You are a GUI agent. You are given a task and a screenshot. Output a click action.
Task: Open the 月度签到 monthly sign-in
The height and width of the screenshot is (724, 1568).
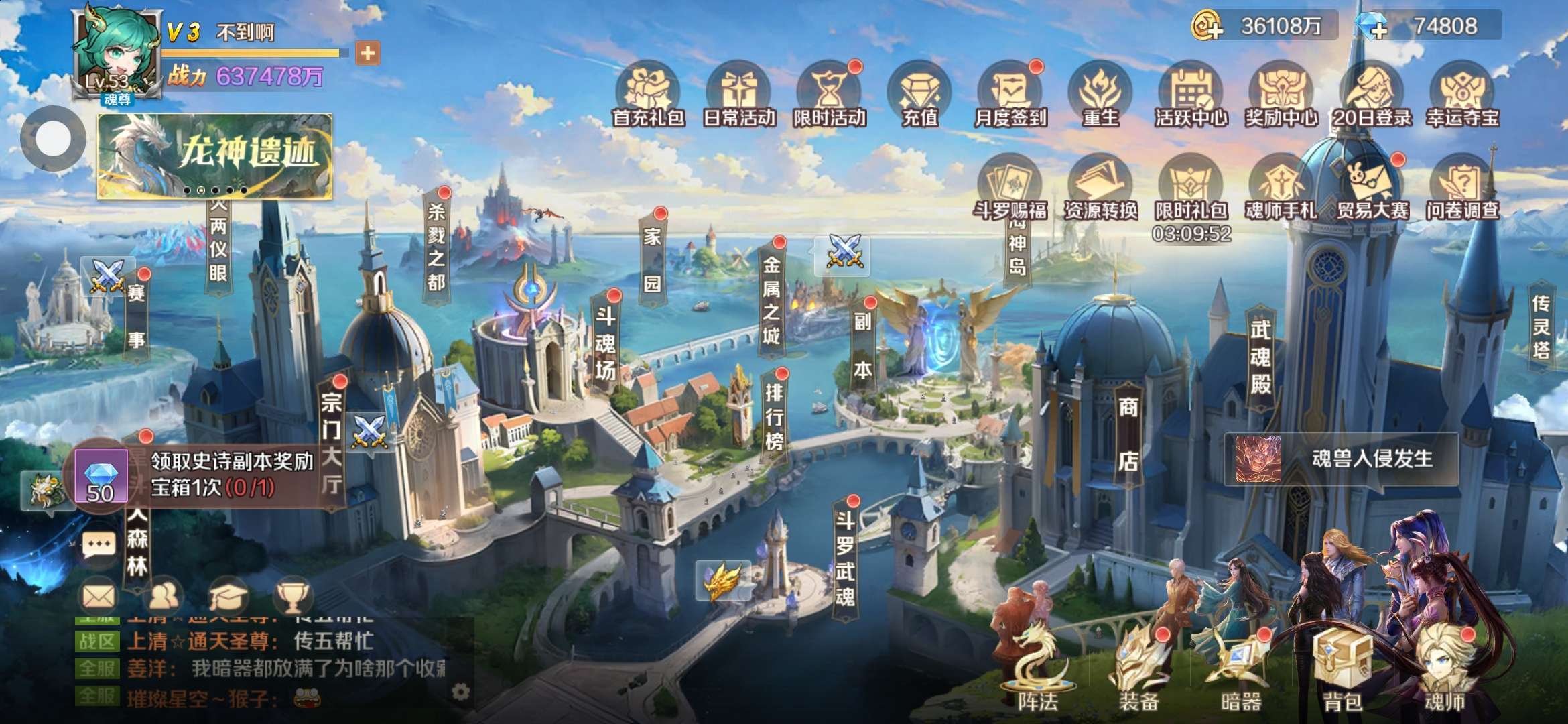click(1010, 95)
